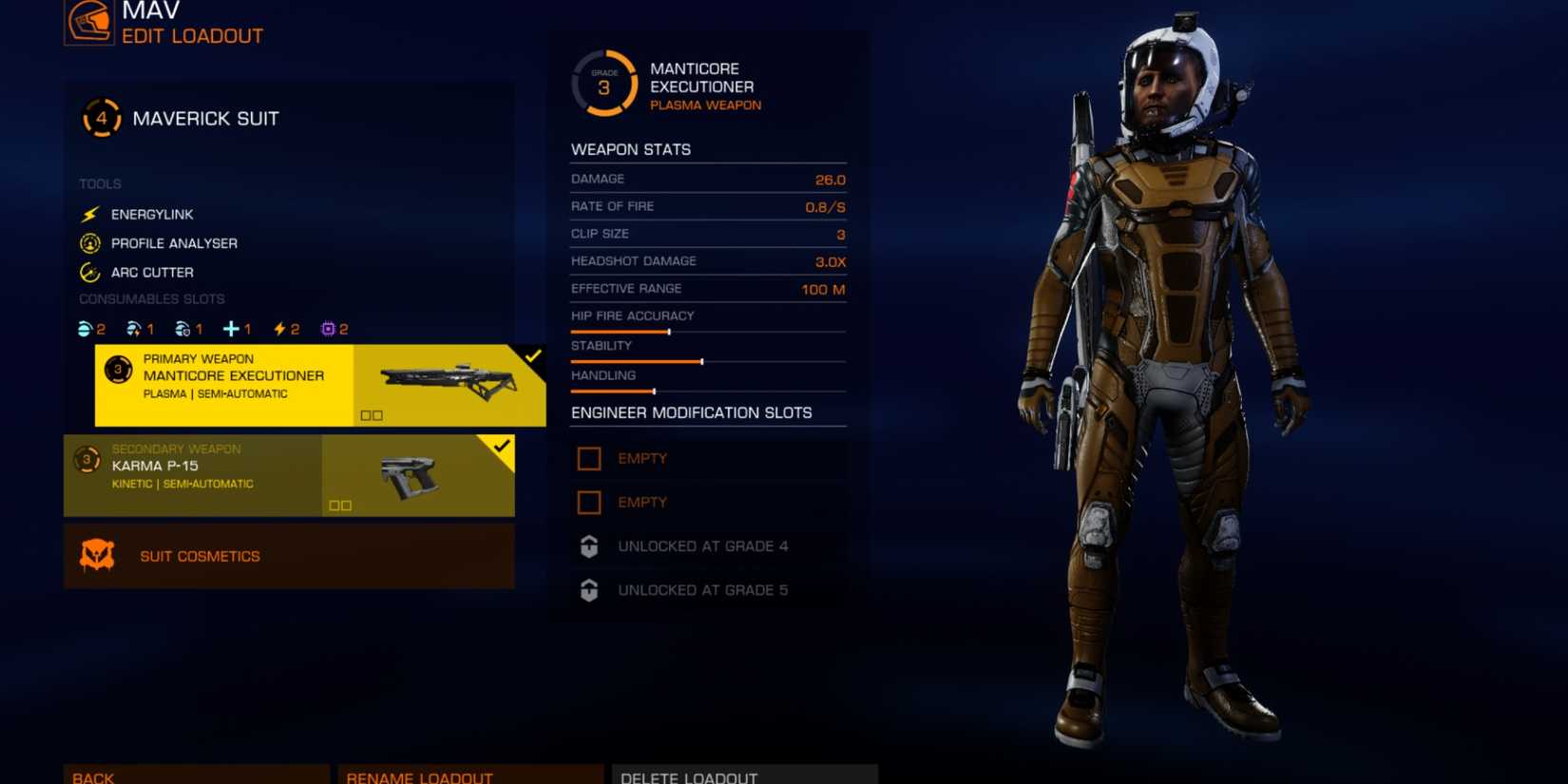This screenshot has width=1568, height=784.
Task: Click the MAV helmet icon in the header
Action: [88, 22]
